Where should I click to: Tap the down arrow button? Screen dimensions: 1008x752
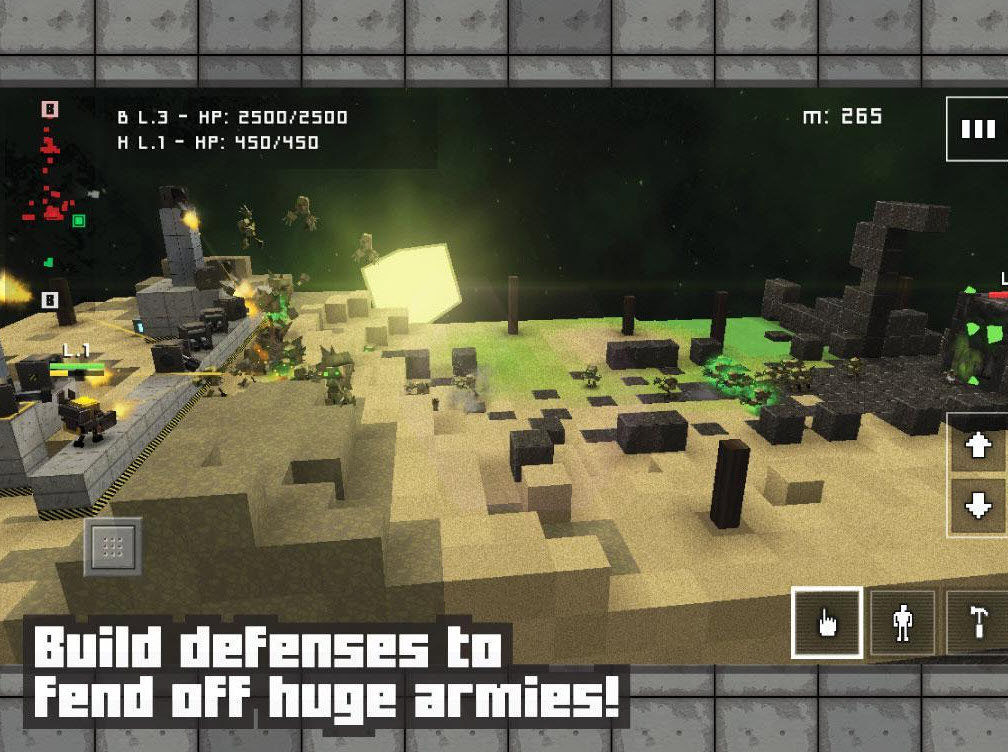977,506
